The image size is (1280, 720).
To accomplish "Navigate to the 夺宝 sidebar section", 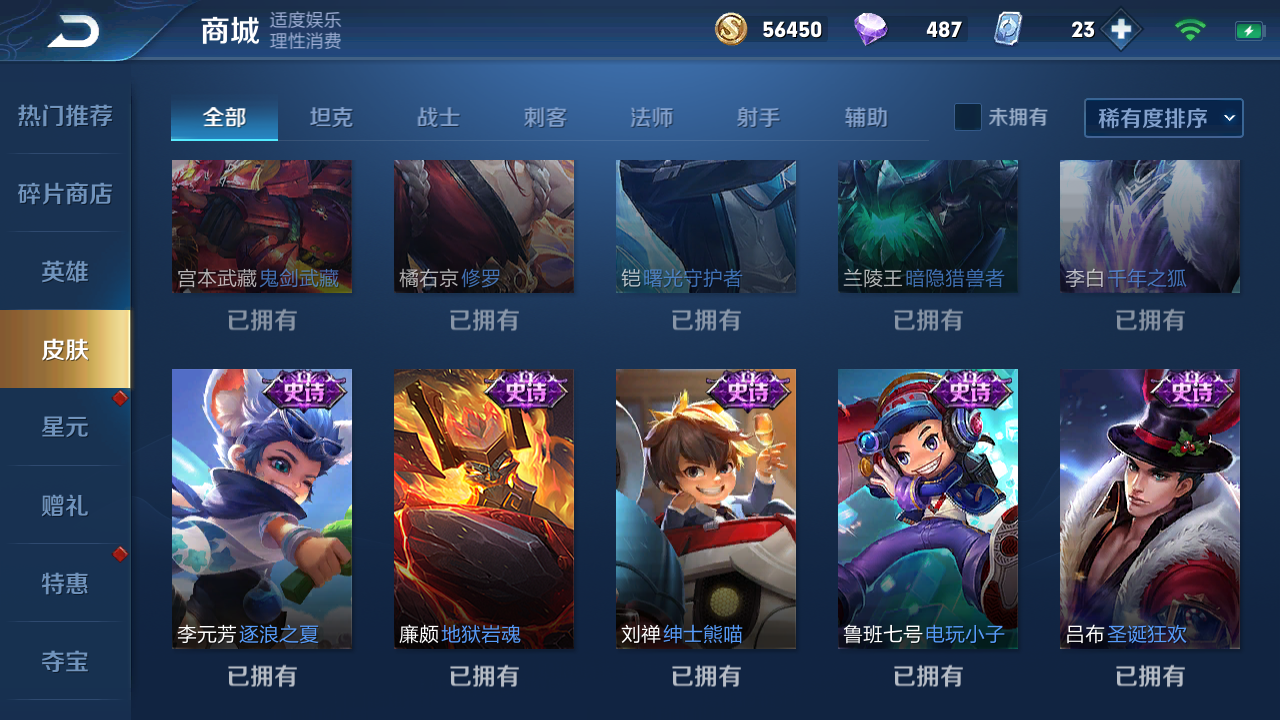I will 64,662.
